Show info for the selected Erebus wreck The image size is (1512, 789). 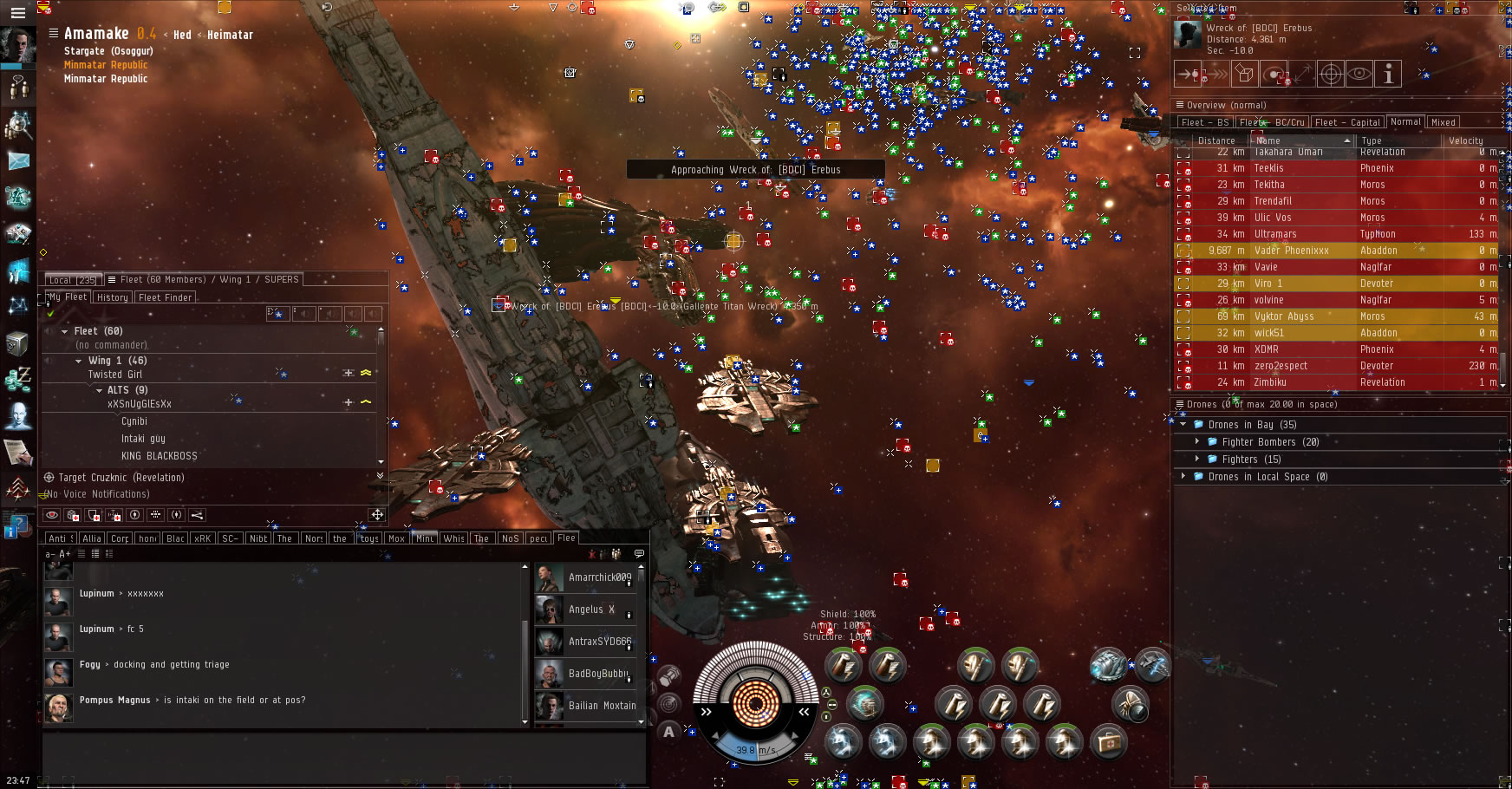coord(1388,75)
